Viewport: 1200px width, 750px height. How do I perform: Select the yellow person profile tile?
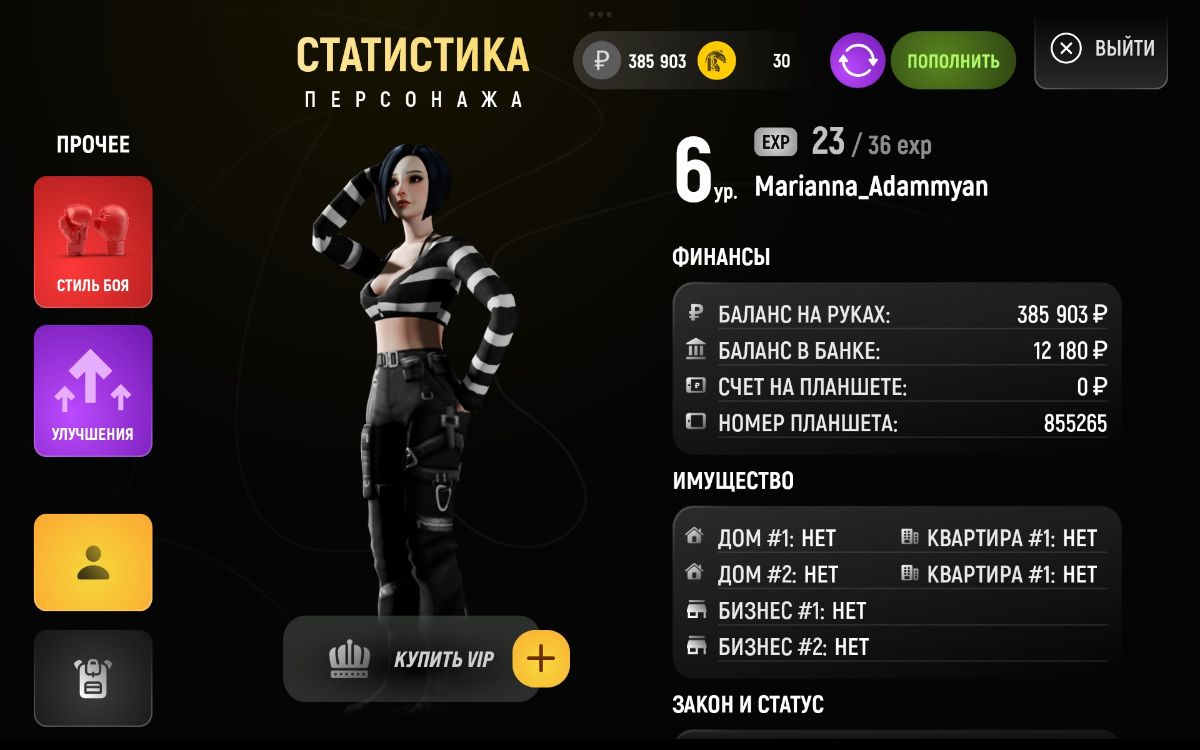tap(93, 562)
